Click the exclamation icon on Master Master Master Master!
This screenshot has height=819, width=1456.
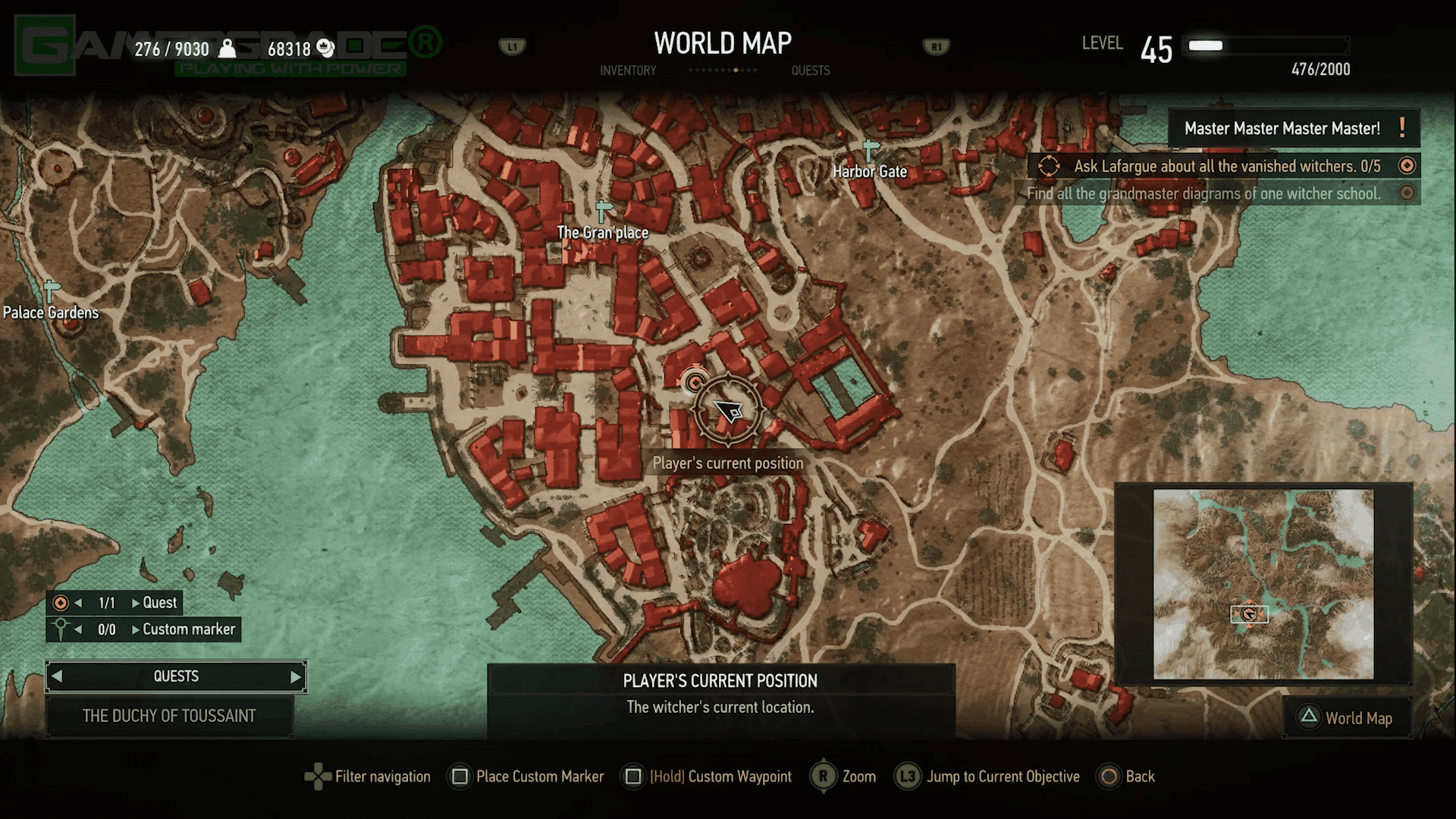(1400, 127)
